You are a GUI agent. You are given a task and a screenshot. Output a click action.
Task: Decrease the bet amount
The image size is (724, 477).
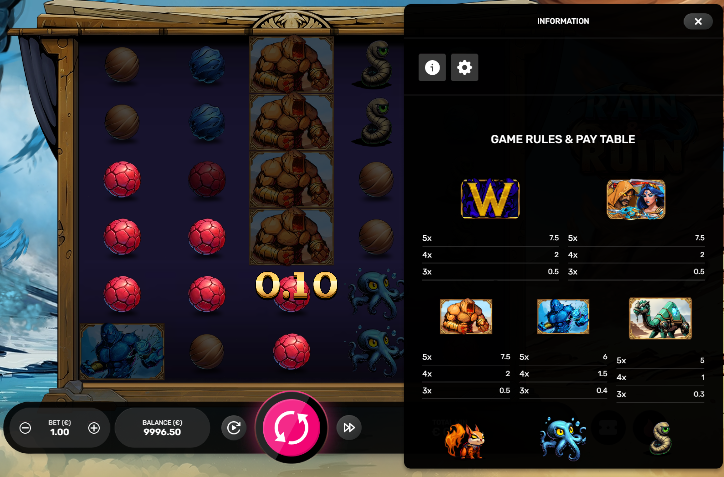(26, 428)
